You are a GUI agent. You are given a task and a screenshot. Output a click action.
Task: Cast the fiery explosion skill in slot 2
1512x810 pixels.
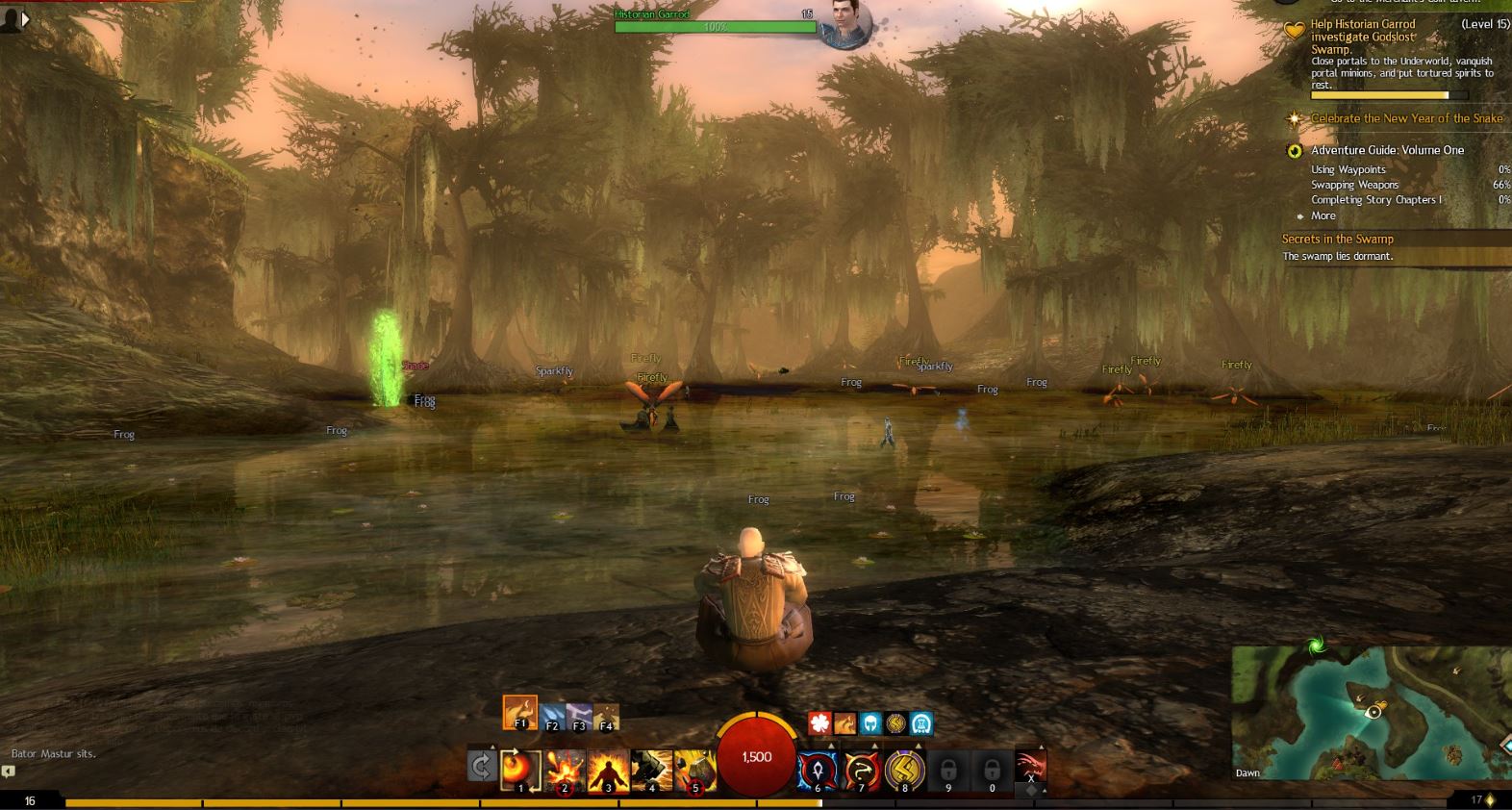pos(565,771)
